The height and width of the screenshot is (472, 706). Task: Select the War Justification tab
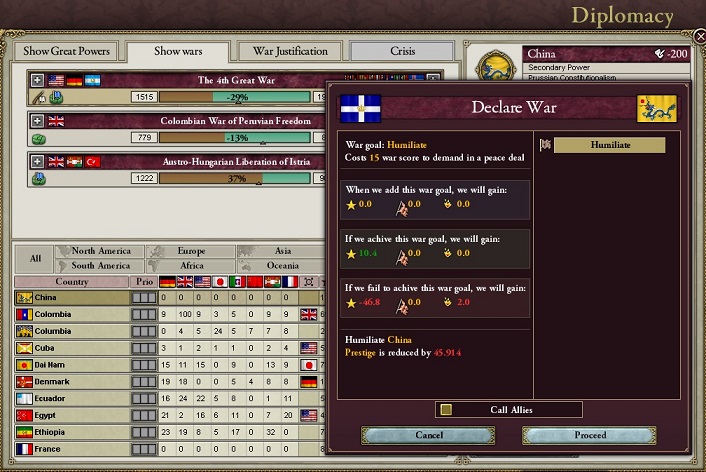tap(290, 51)
